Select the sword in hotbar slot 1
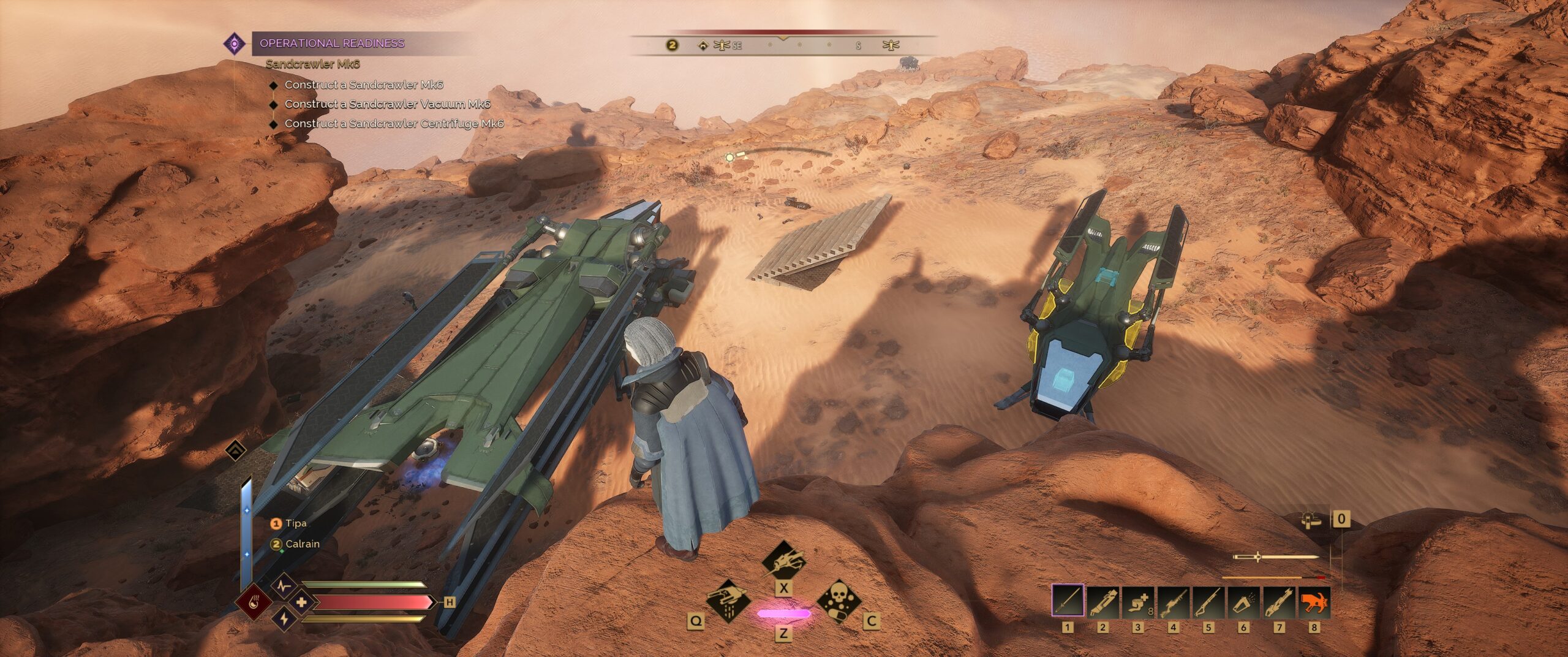Image resolution: width=1568 pixels, height=657 pixels. [1068, 601]
